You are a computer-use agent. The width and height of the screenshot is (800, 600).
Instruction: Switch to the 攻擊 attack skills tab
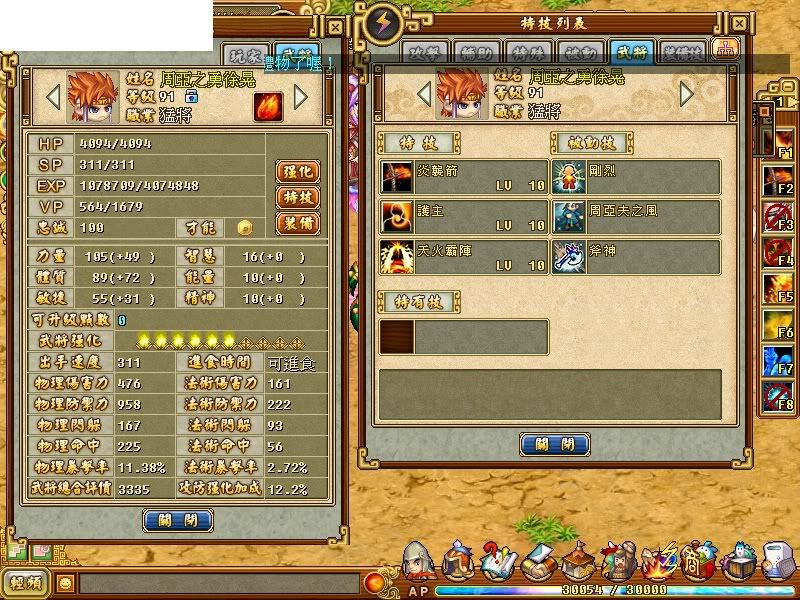425,52
